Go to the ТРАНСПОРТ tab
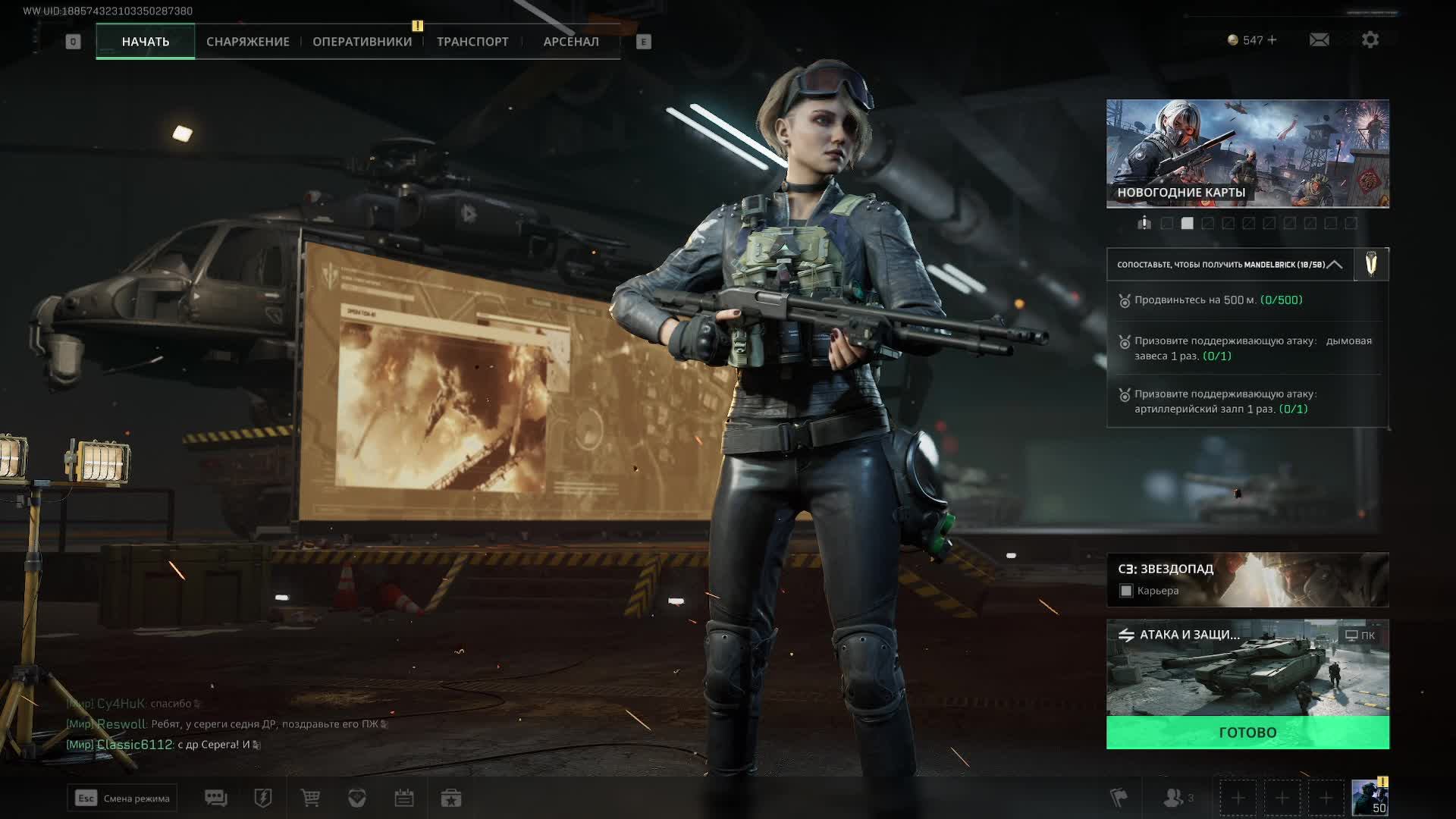This screenshot has height=819, width=1456. [x=472, y=42]
